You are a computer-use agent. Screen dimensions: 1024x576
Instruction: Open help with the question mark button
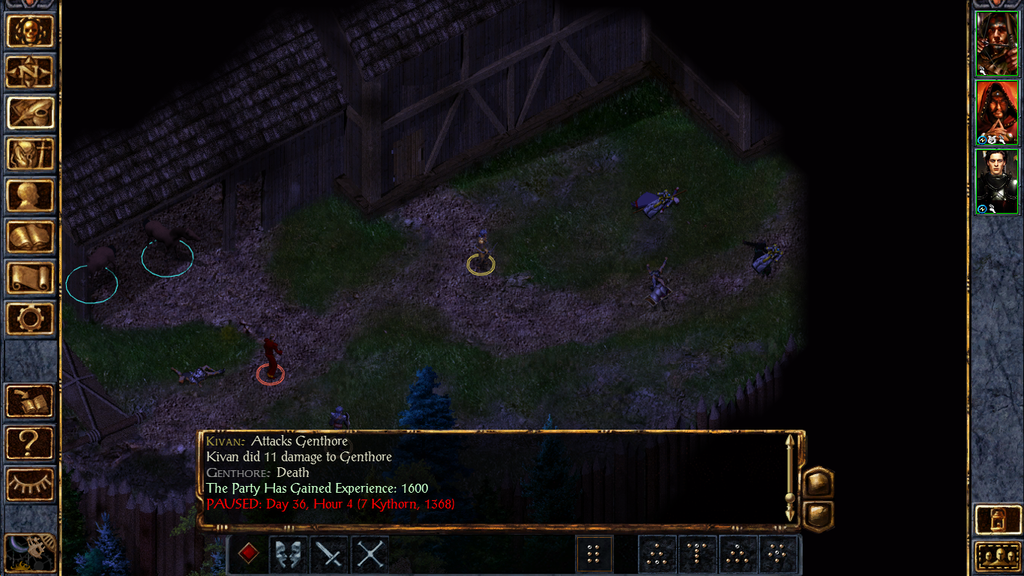[30, 443]
